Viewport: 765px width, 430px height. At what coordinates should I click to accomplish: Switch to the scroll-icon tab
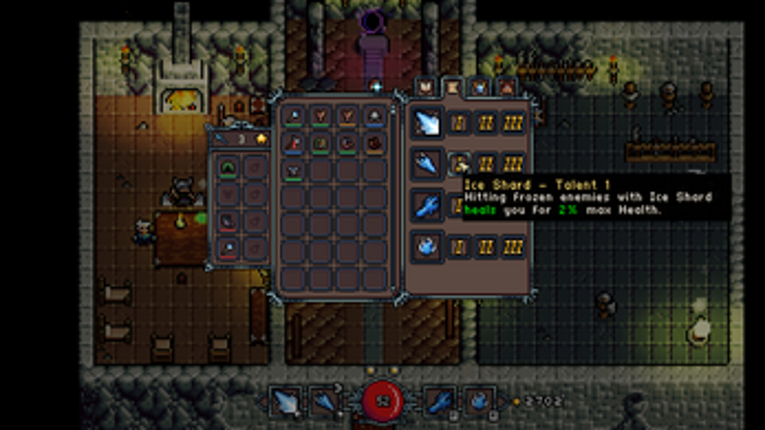(x=453, y=88)
